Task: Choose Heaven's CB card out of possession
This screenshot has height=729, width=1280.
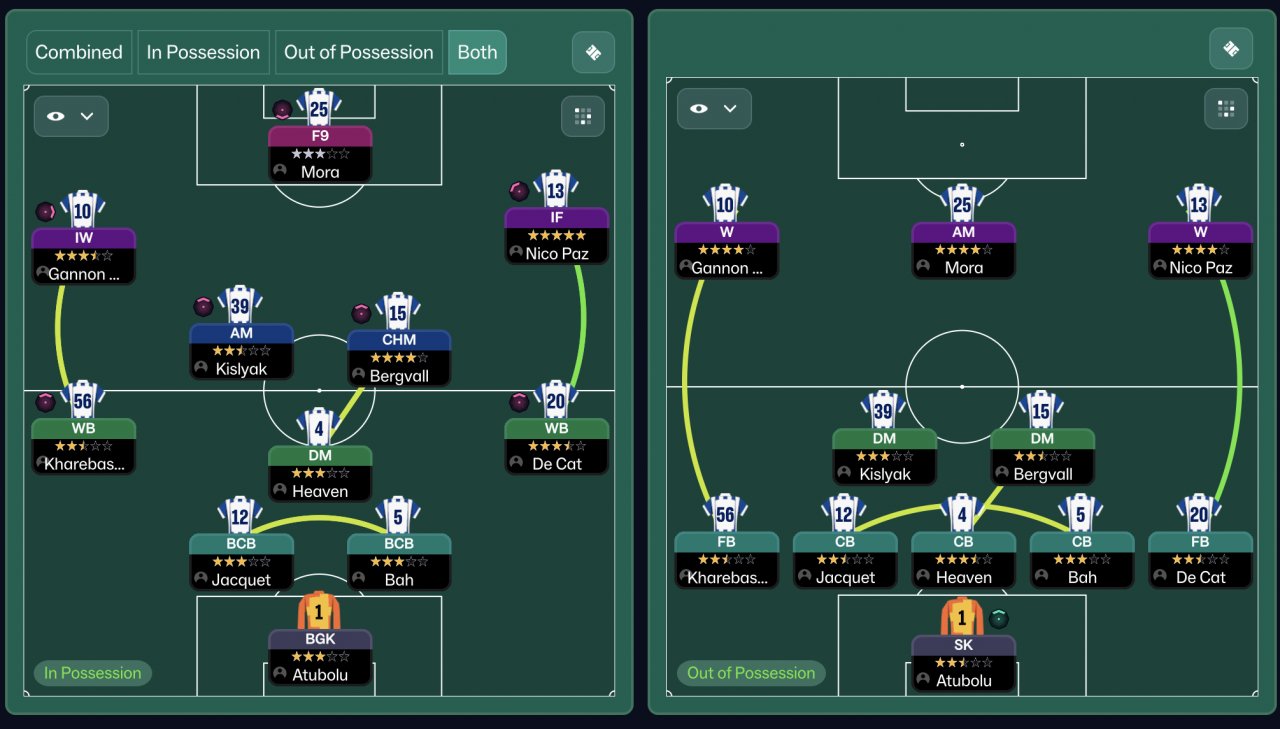Action: pos(963,559)
